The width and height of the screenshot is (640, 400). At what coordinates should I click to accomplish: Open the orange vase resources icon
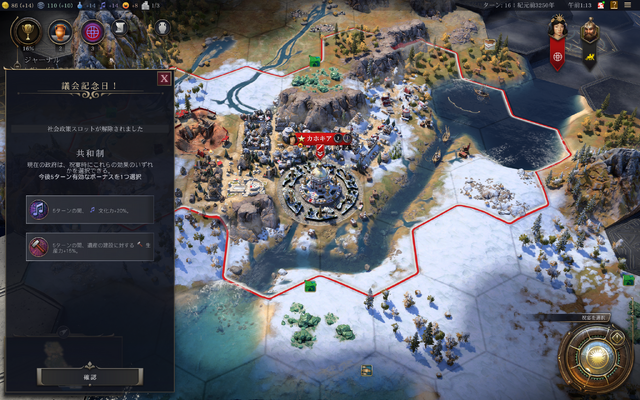(x=60, y=32)
